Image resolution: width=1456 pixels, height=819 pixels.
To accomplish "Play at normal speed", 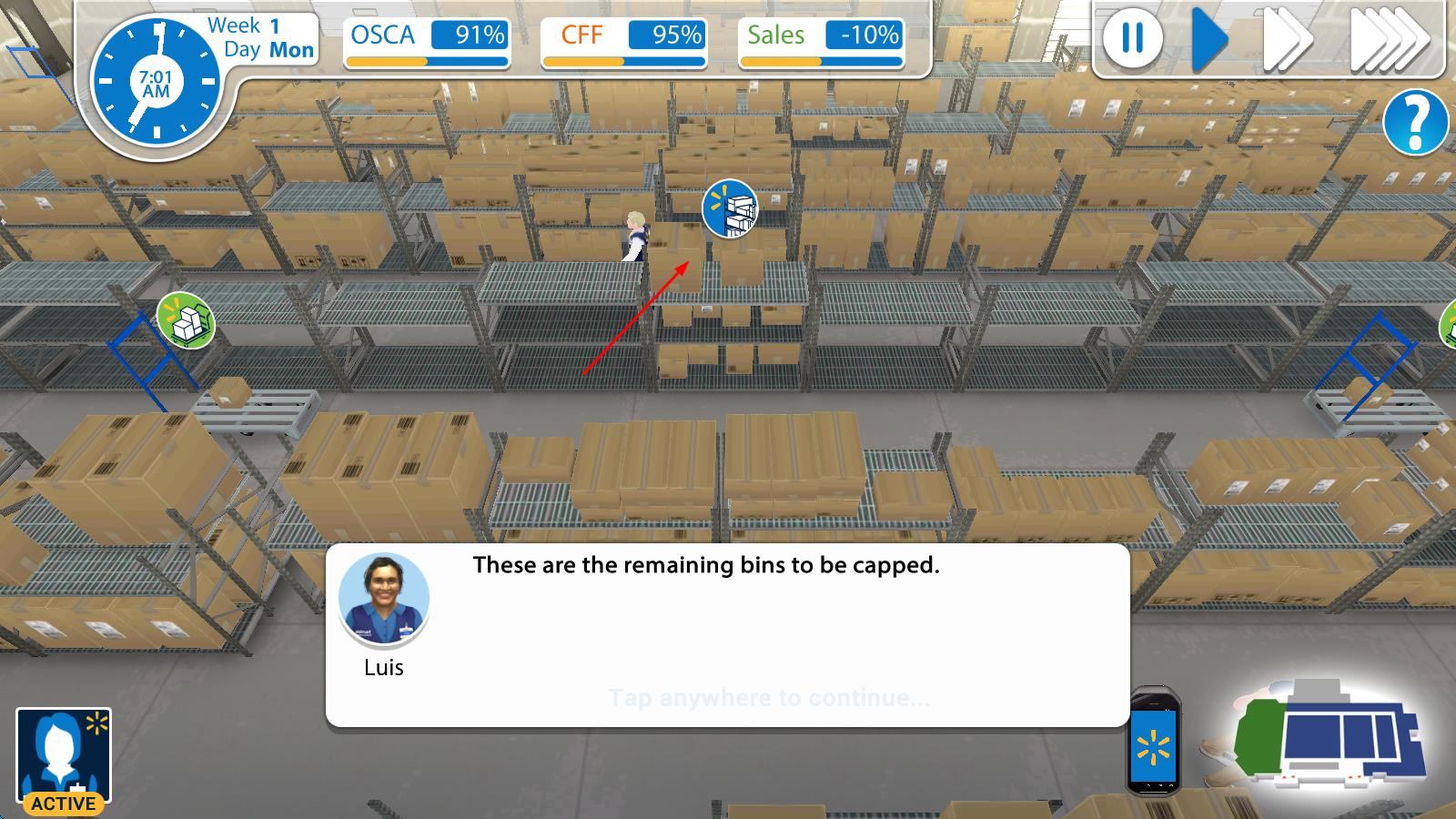I will 1209,39.
